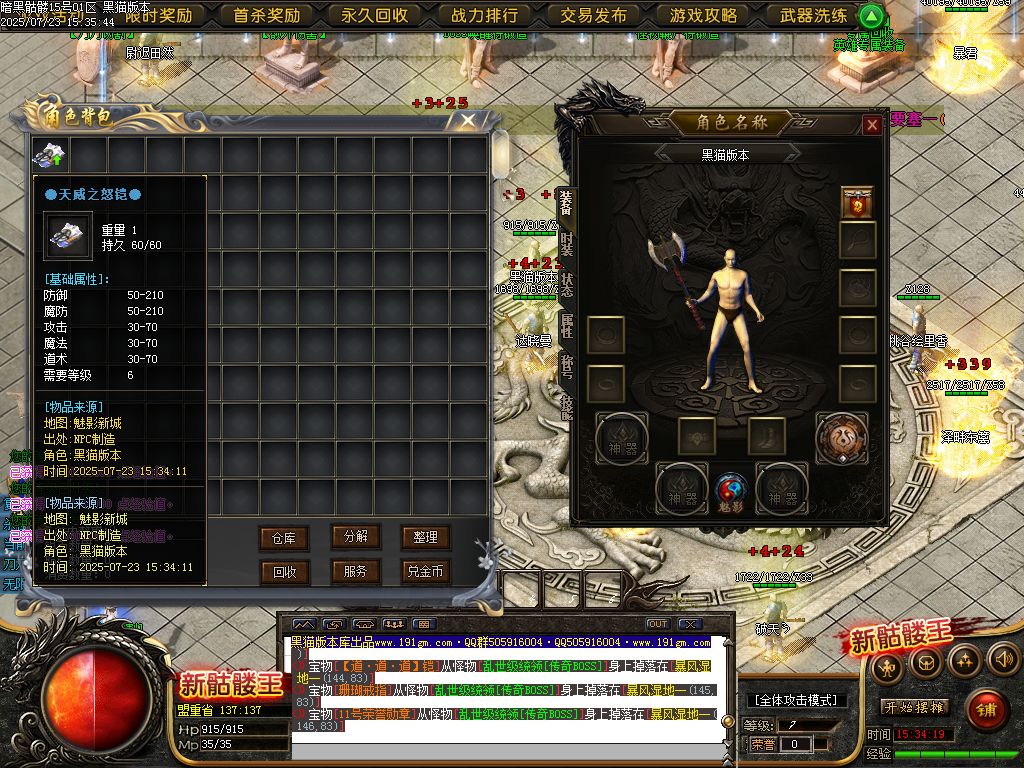Close the 角色名称 character panel

[x=872, y=125]
